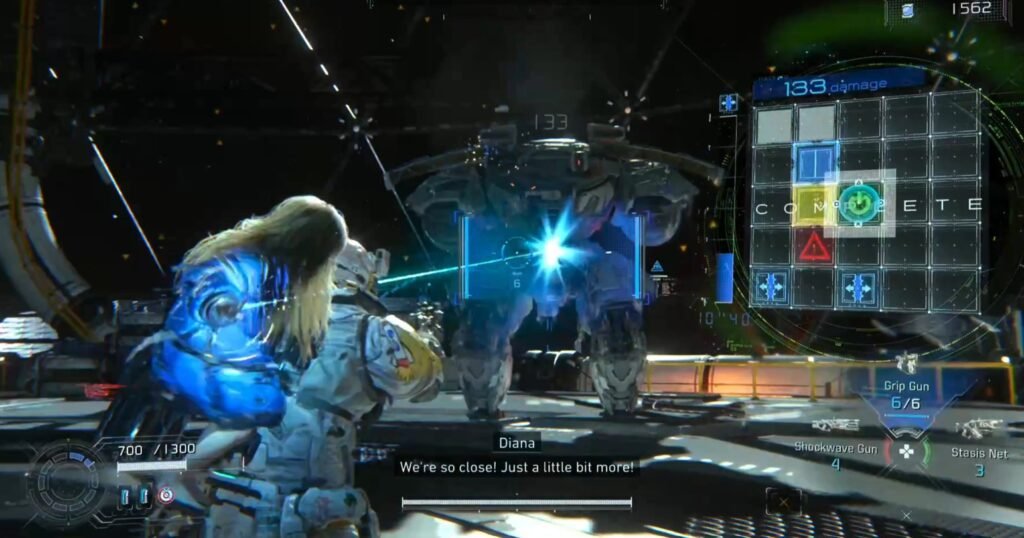The height and width of the screenshot is (538, 1024).
Task: Click the red warning triangle tile
Action: point(815,246)
